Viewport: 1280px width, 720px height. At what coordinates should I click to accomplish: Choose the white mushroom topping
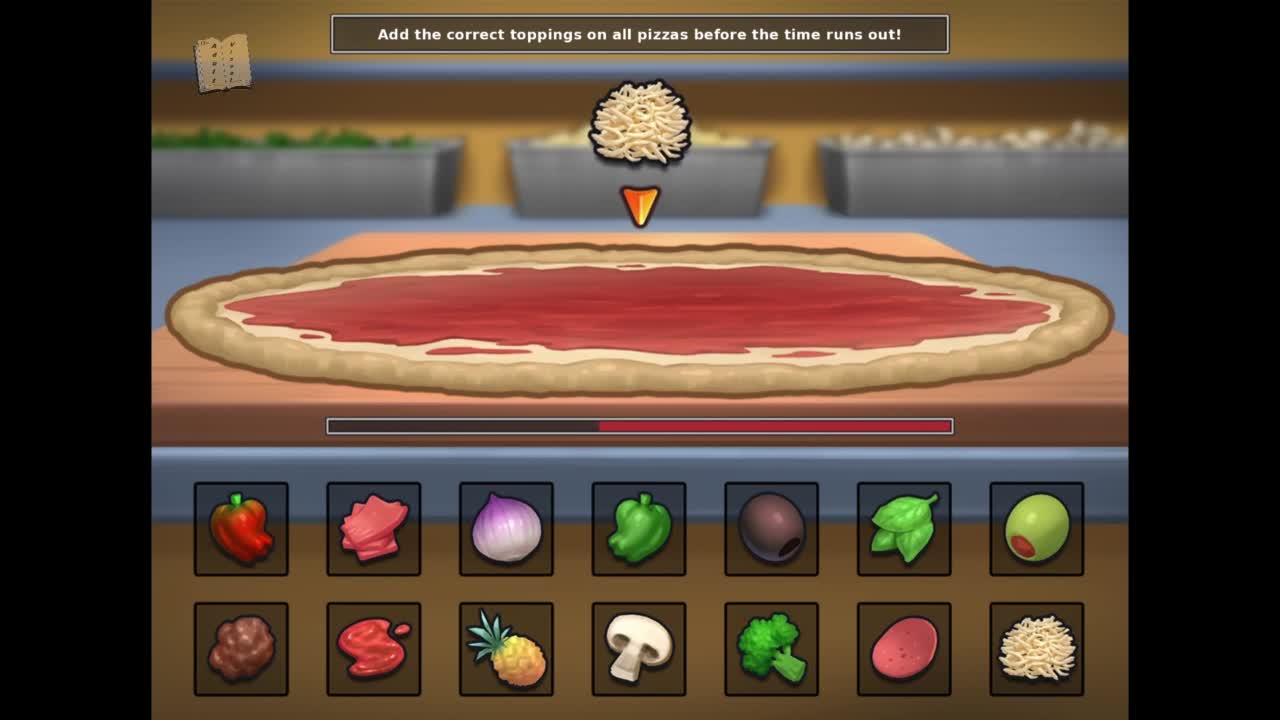[x=639, y=649]
